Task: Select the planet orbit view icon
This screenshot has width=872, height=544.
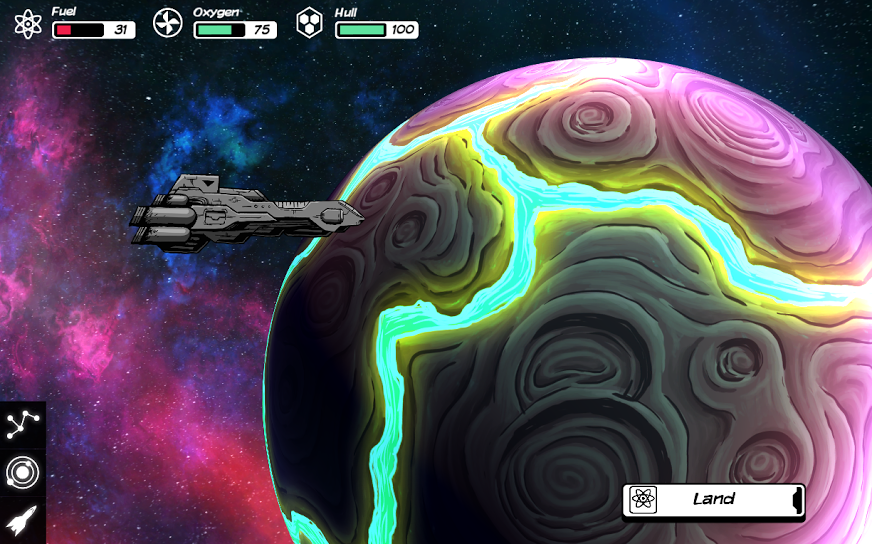Action: [x=22, y=472]
